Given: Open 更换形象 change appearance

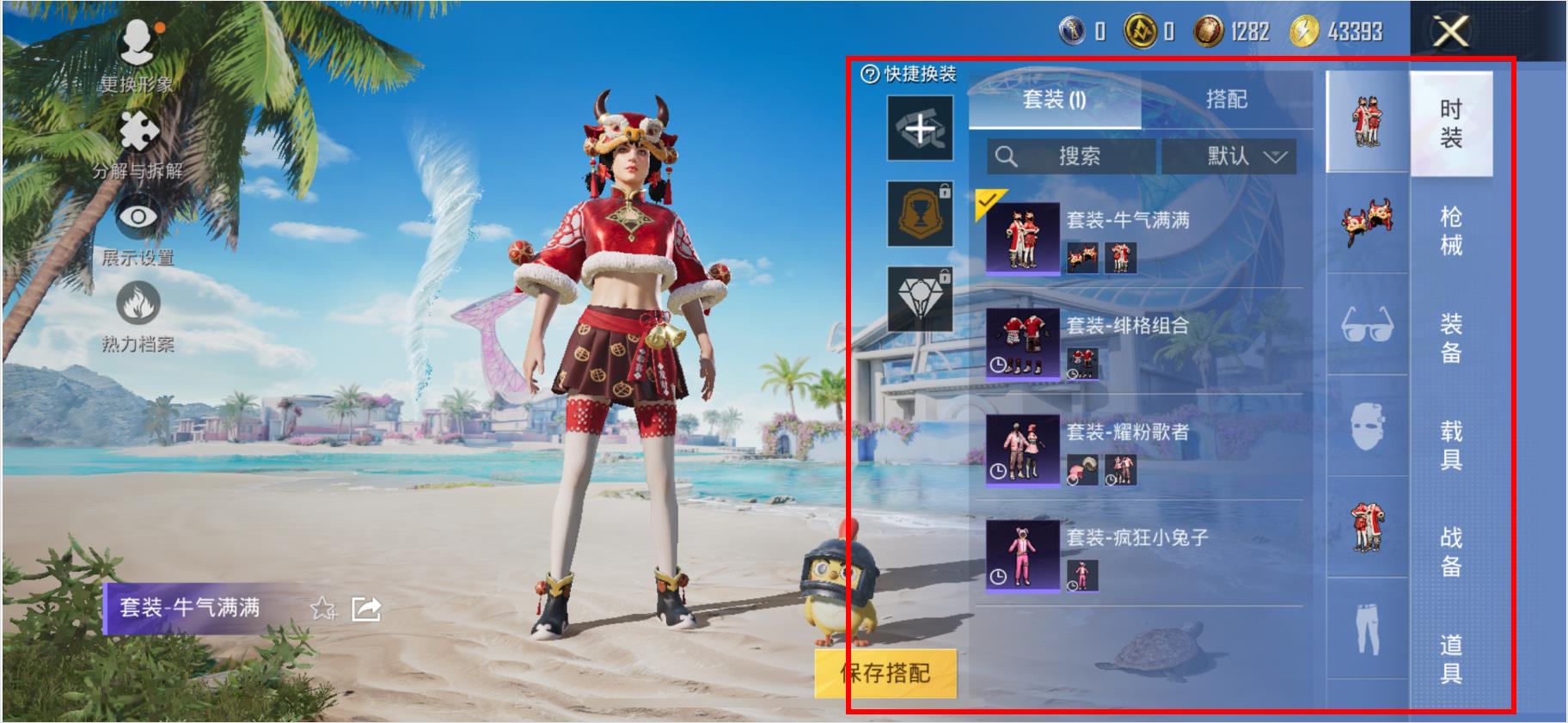Looking at the screenshot, I should (138, 53).
